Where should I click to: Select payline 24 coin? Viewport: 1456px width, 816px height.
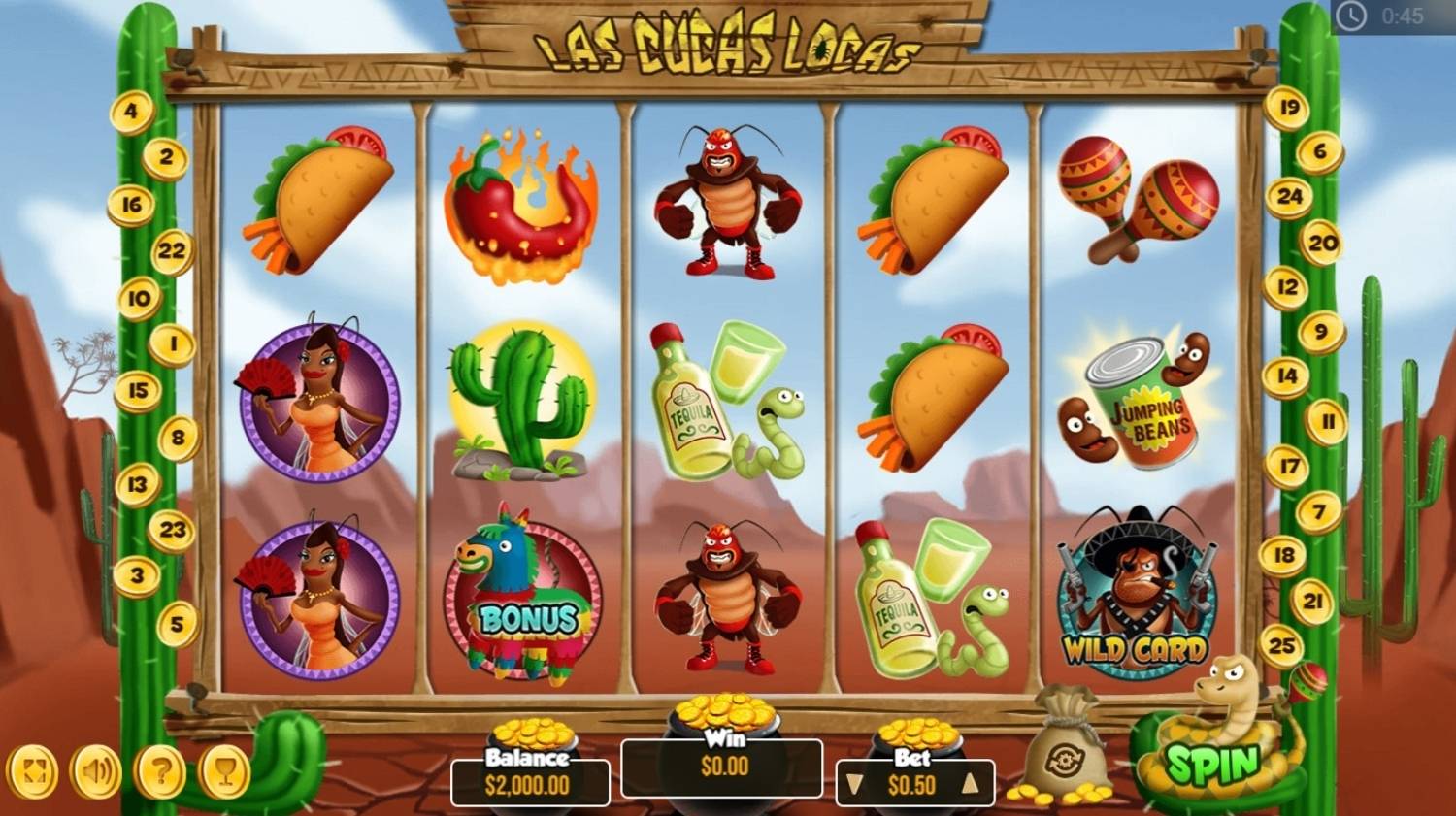pyautogui.click(x=1289, y=197)
